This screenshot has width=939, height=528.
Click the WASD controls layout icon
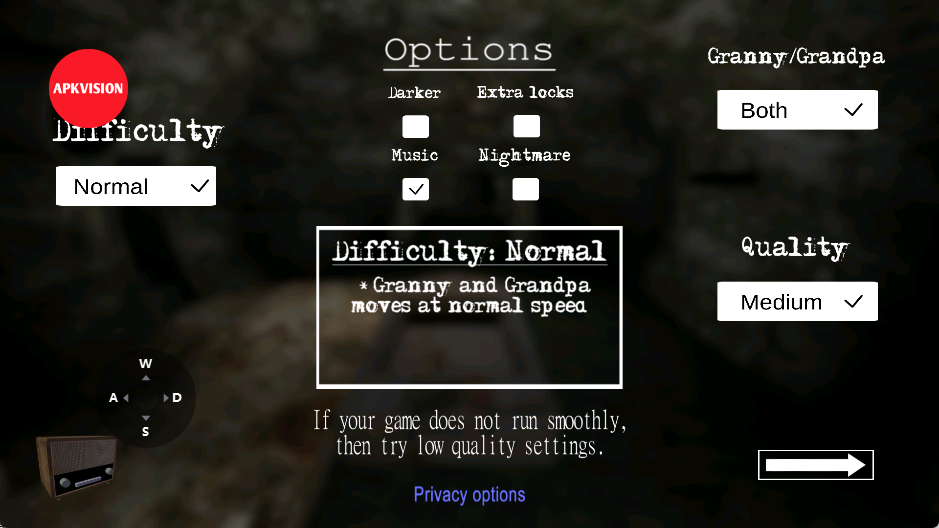(x=146, y=397)
